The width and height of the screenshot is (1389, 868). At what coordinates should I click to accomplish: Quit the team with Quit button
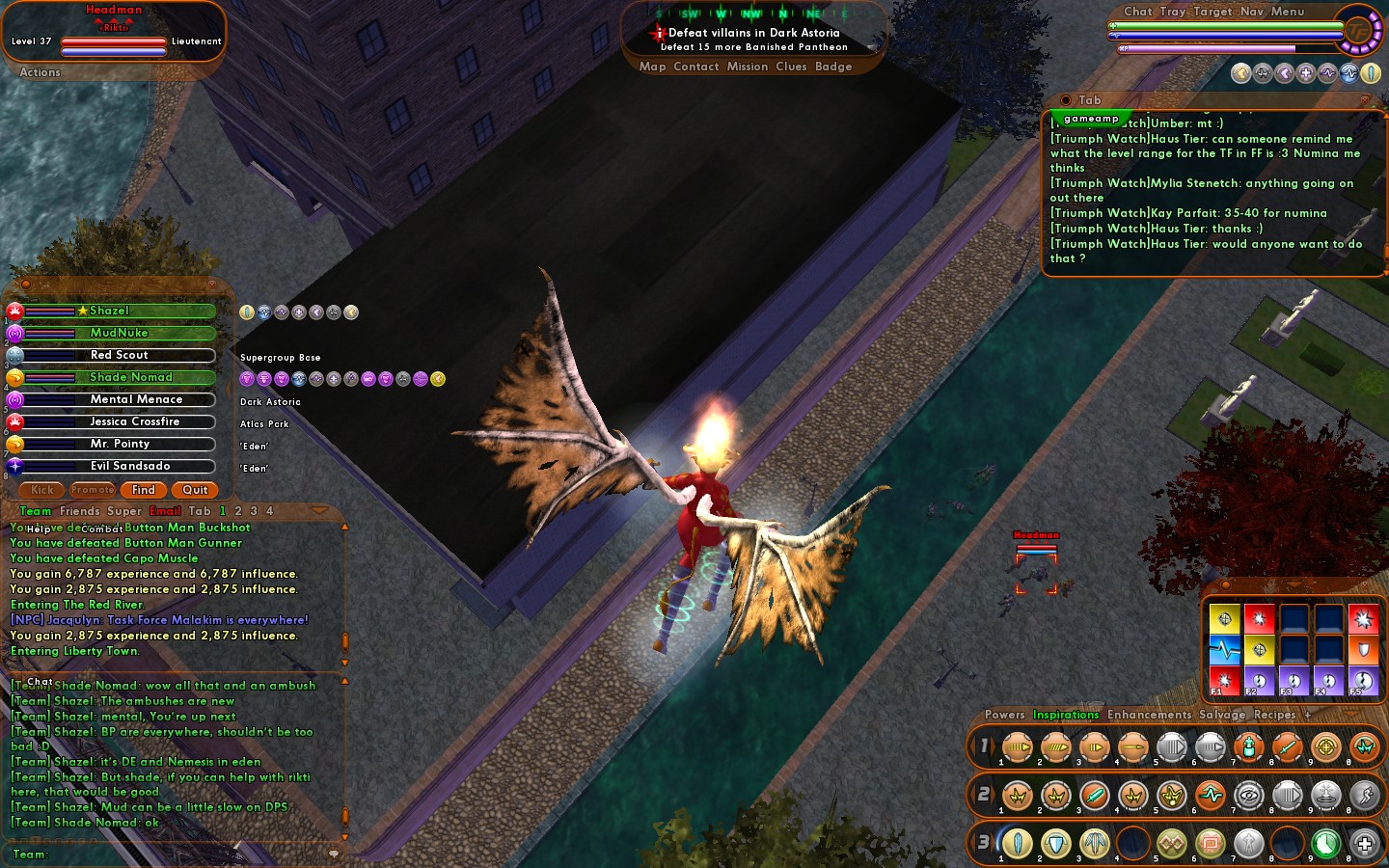[x=195, y=490]
